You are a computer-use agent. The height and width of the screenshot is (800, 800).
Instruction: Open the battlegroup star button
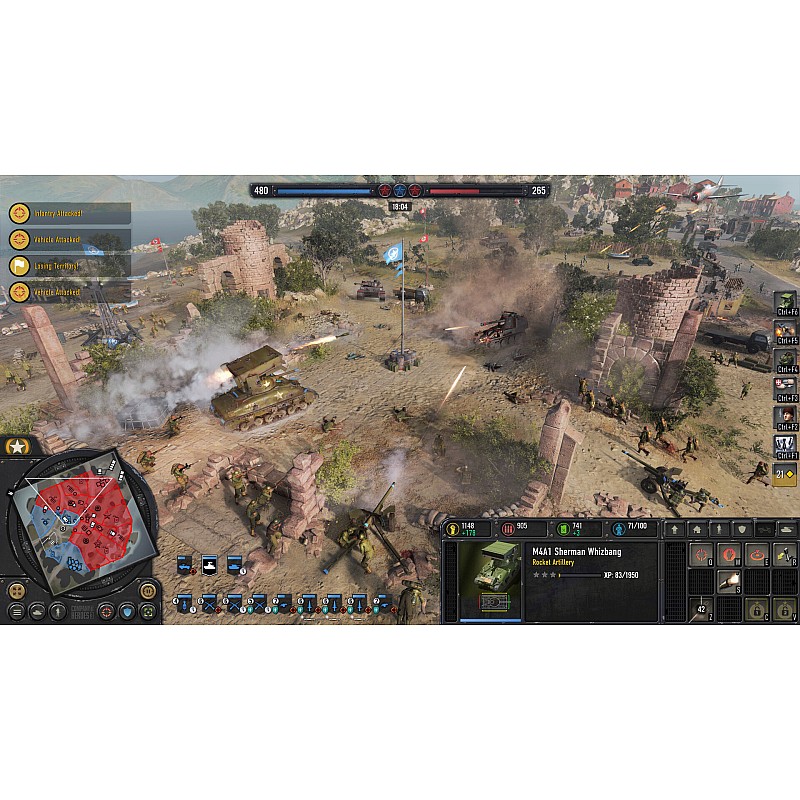(15, 446)
